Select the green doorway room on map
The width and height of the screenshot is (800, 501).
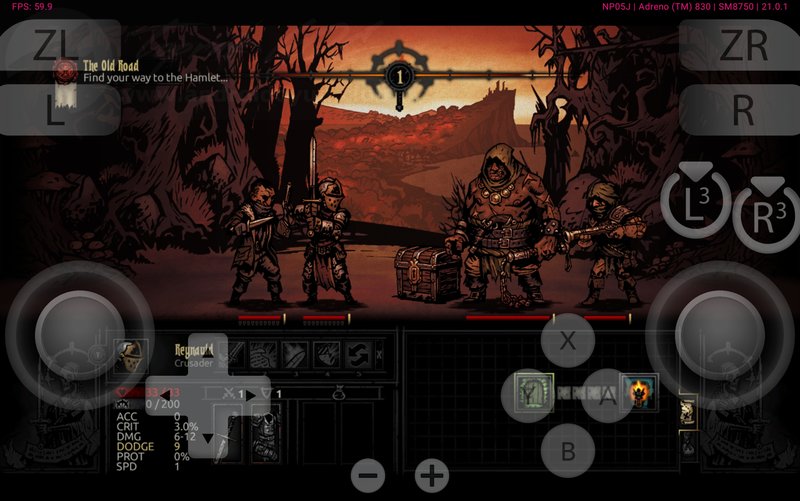click(533, 392)
